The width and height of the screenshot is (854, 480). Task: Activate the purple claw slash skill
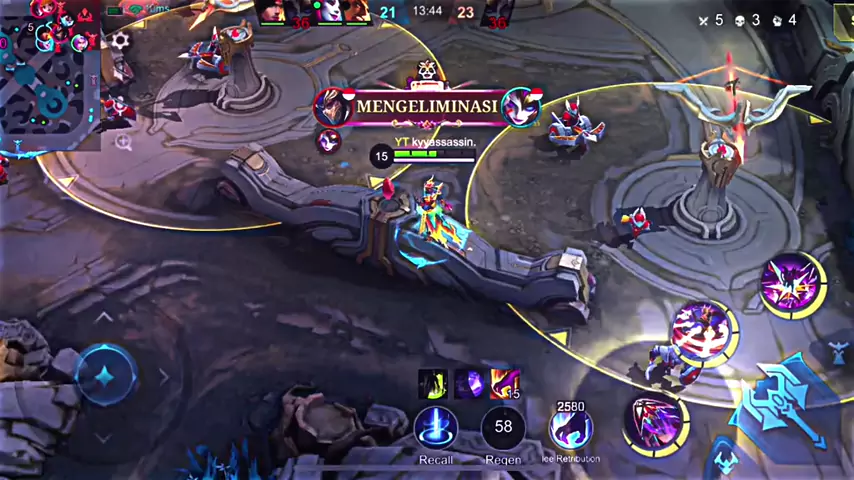[655, 419]
